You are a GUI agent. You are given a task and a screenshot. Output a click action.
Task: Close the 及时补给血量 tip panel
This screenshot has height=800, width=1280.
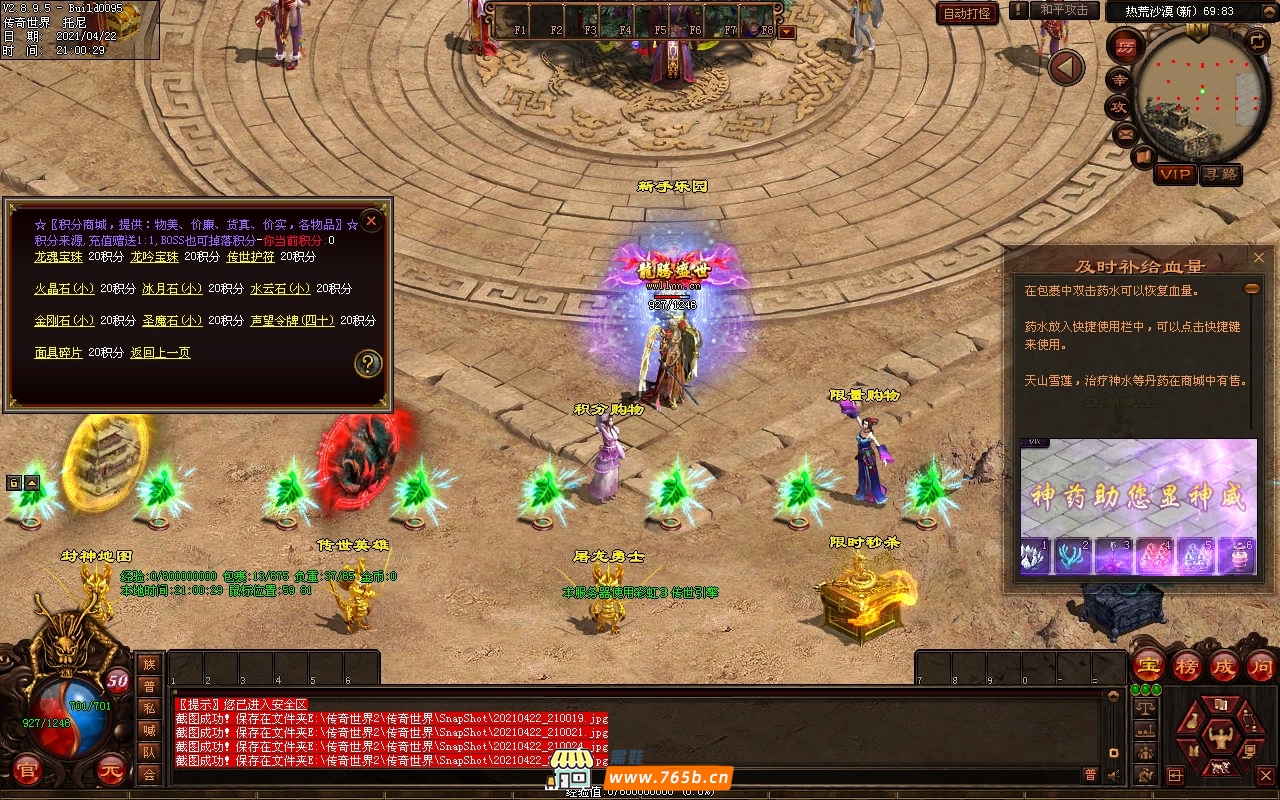[1259, 258]
